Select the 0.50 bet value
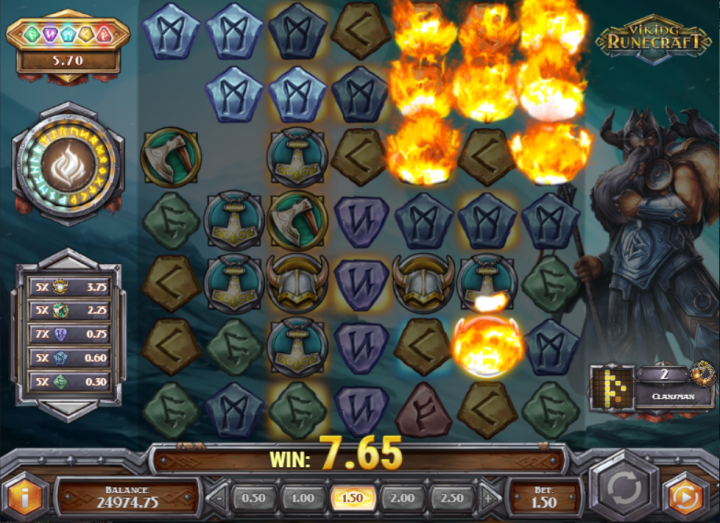Viewport: 720px width, 523px height. [254, 497]
